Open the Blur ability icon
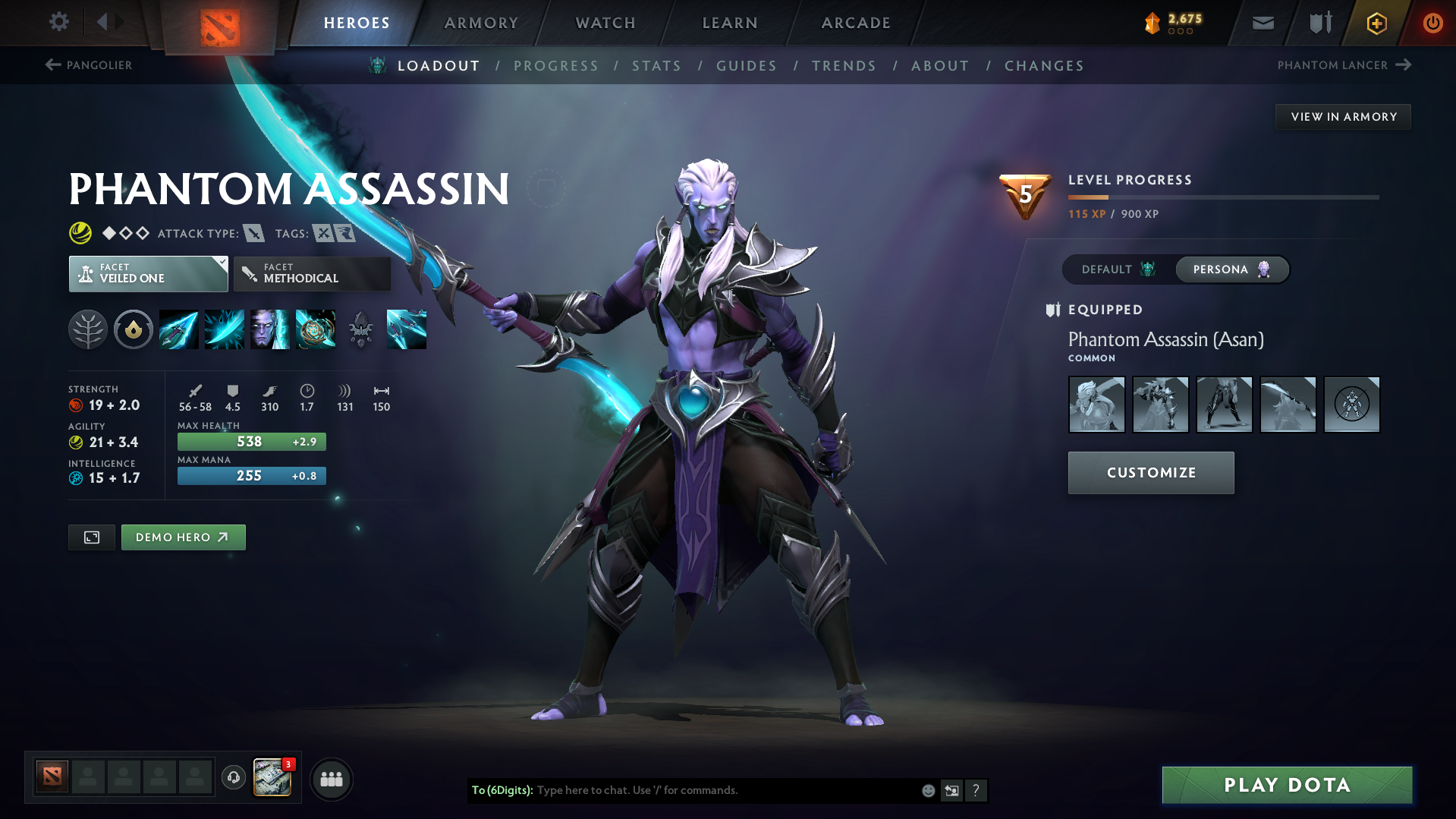Screen dimensions: 1456x819 click(270, 329)
